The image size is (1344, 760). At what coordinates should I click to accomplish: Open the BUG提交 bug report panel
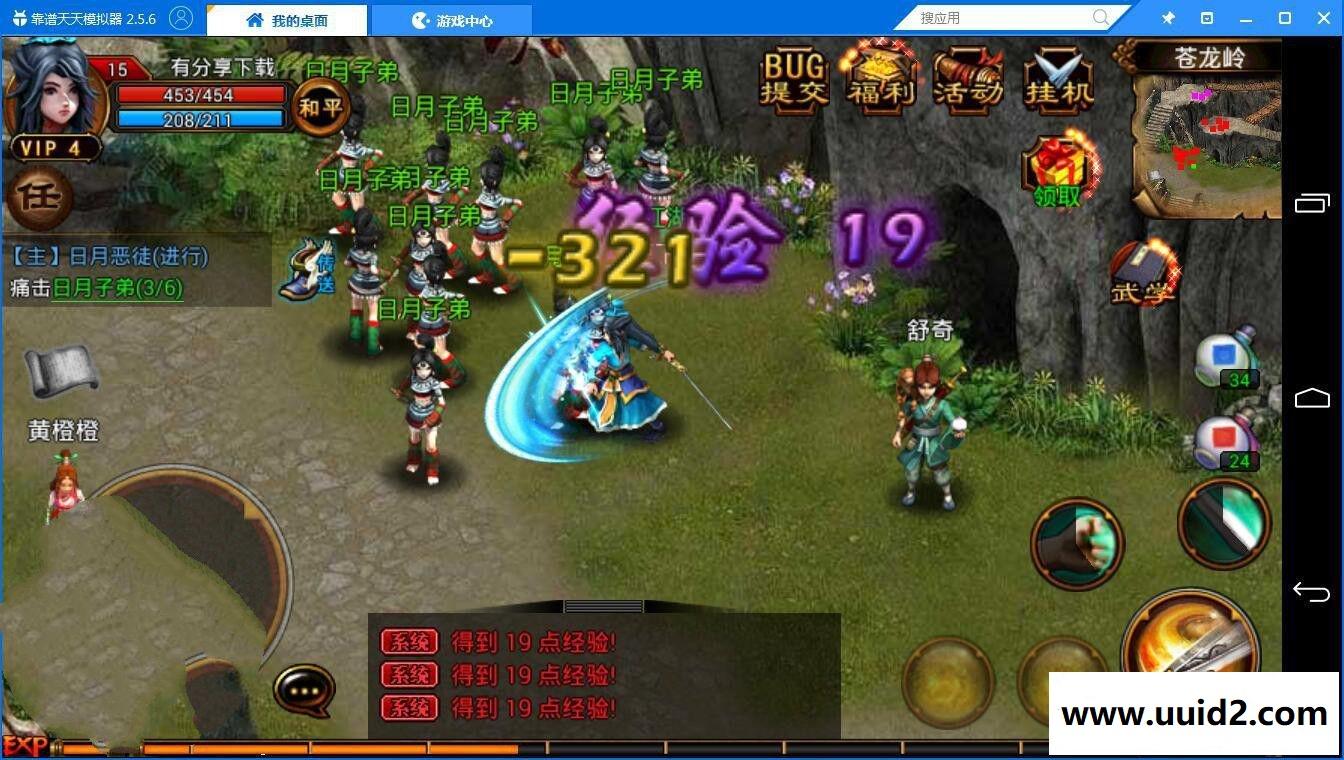click(794, 80)
